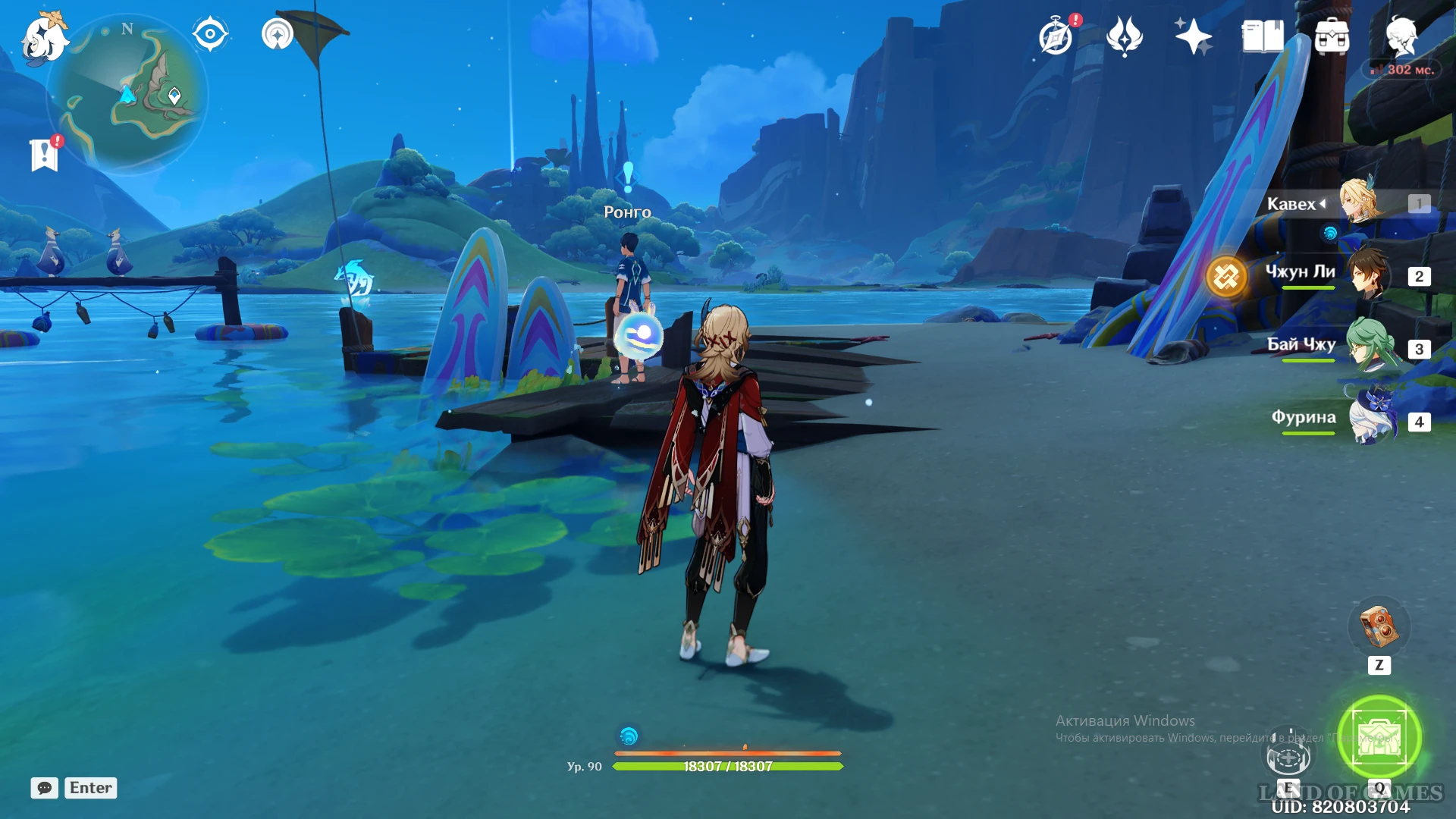The image size is (1456, 819).
Task: Open the minimap
Action: tap(127, 95)
